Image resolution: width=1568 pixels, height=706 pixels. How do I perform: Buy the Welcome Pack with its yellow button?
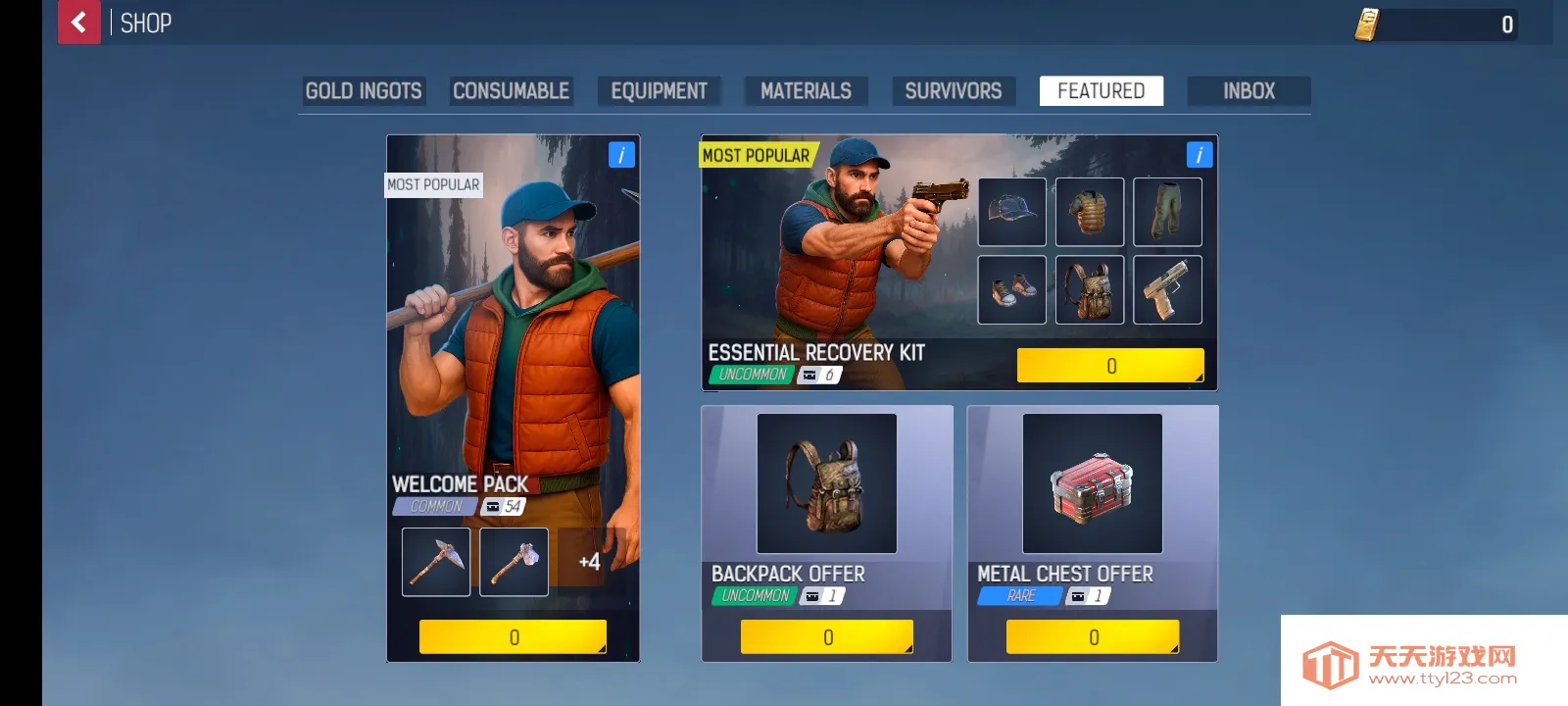(x=513, y=637)
